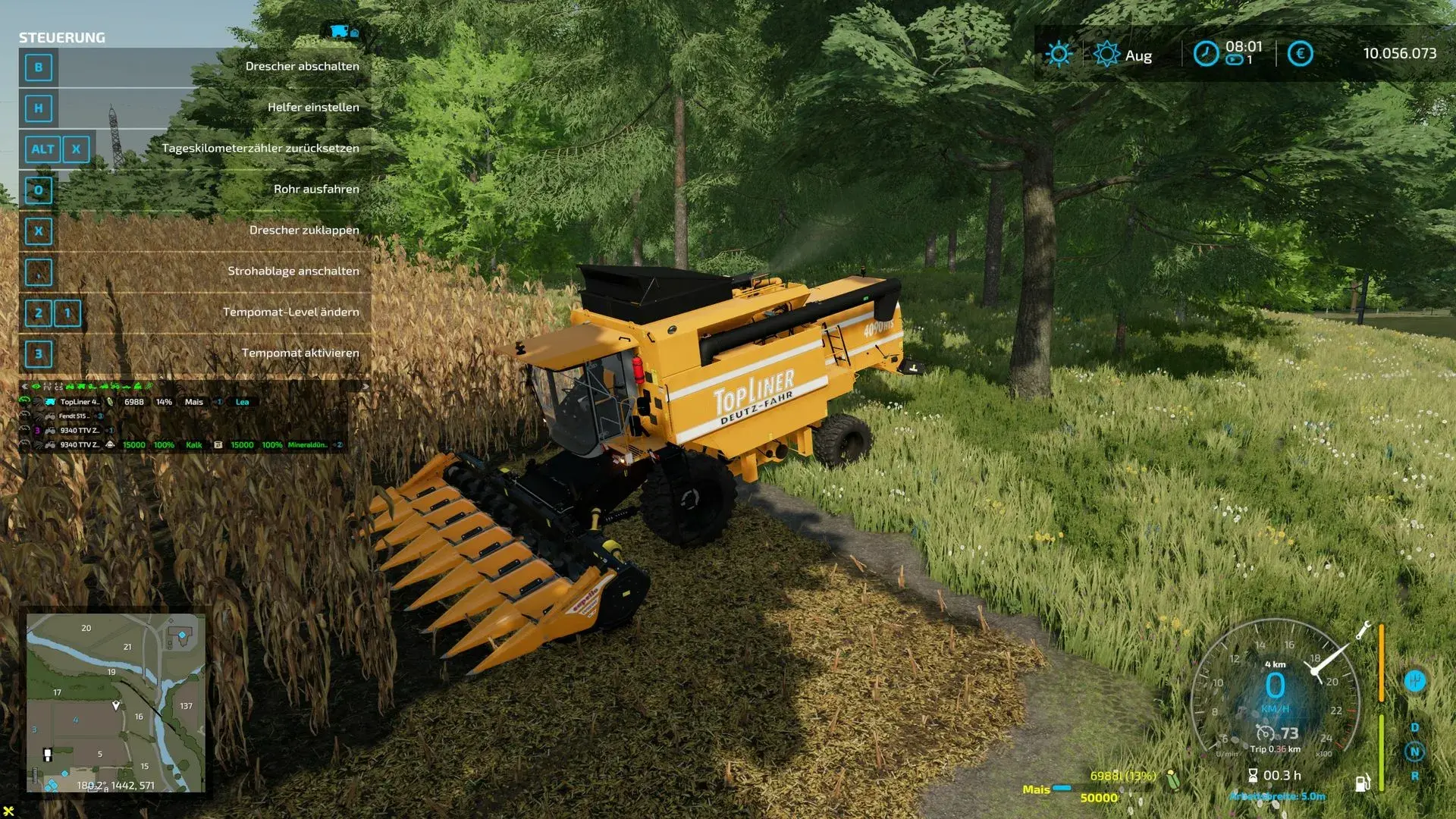Click the wrench damage icon
The image size is (1456, 819).
click(x=1363, y=629)
